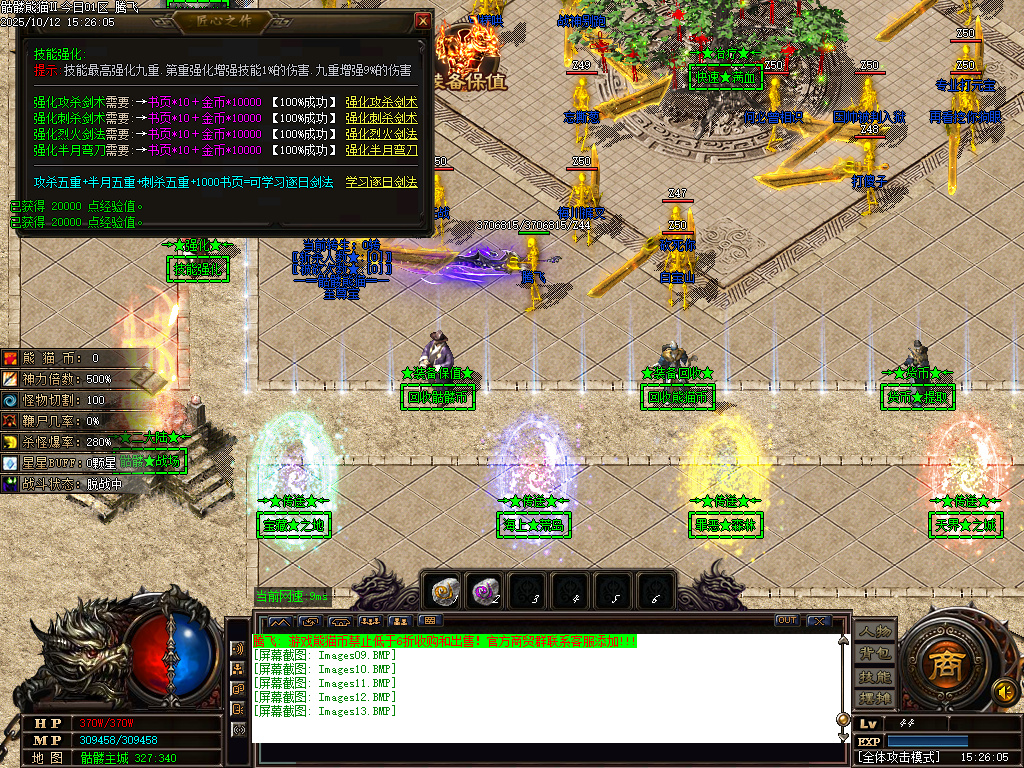
Task: Close the 匠心之作 skill dialog
Action: pyautogui.click(x=423, y=21)
